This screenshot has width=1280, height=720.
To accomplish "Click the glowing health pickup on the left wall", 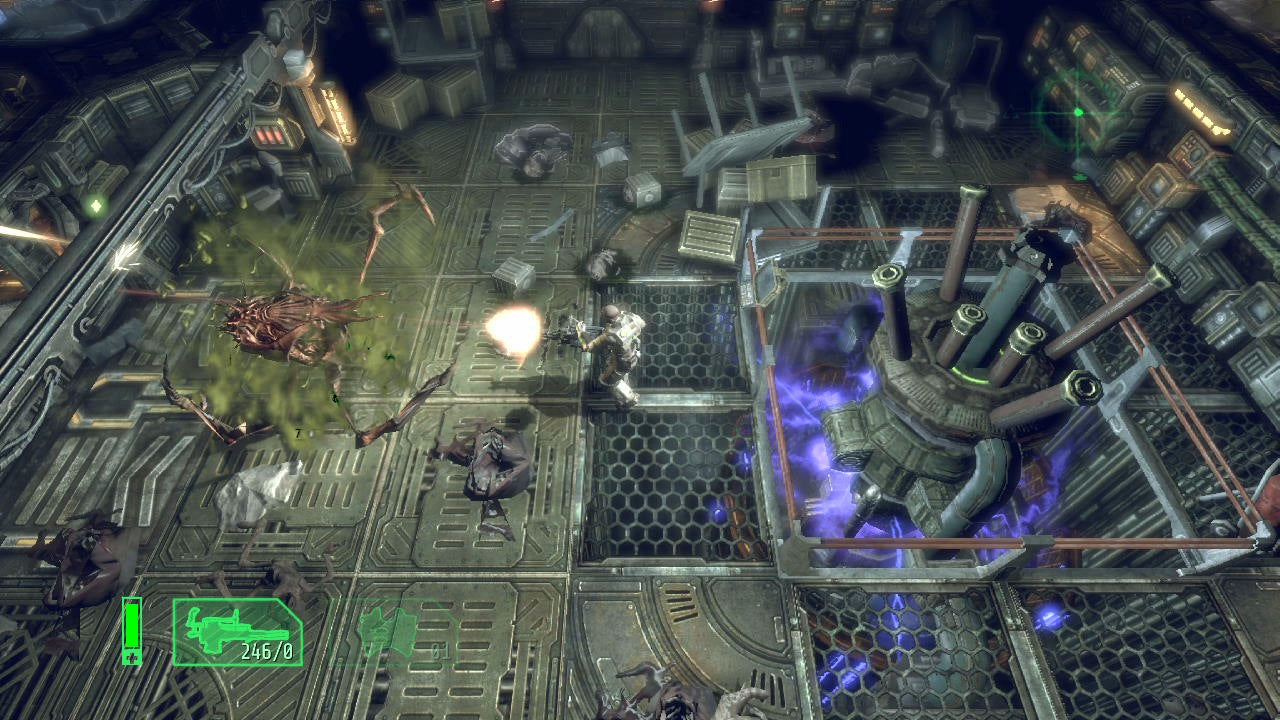I will 96,205.
